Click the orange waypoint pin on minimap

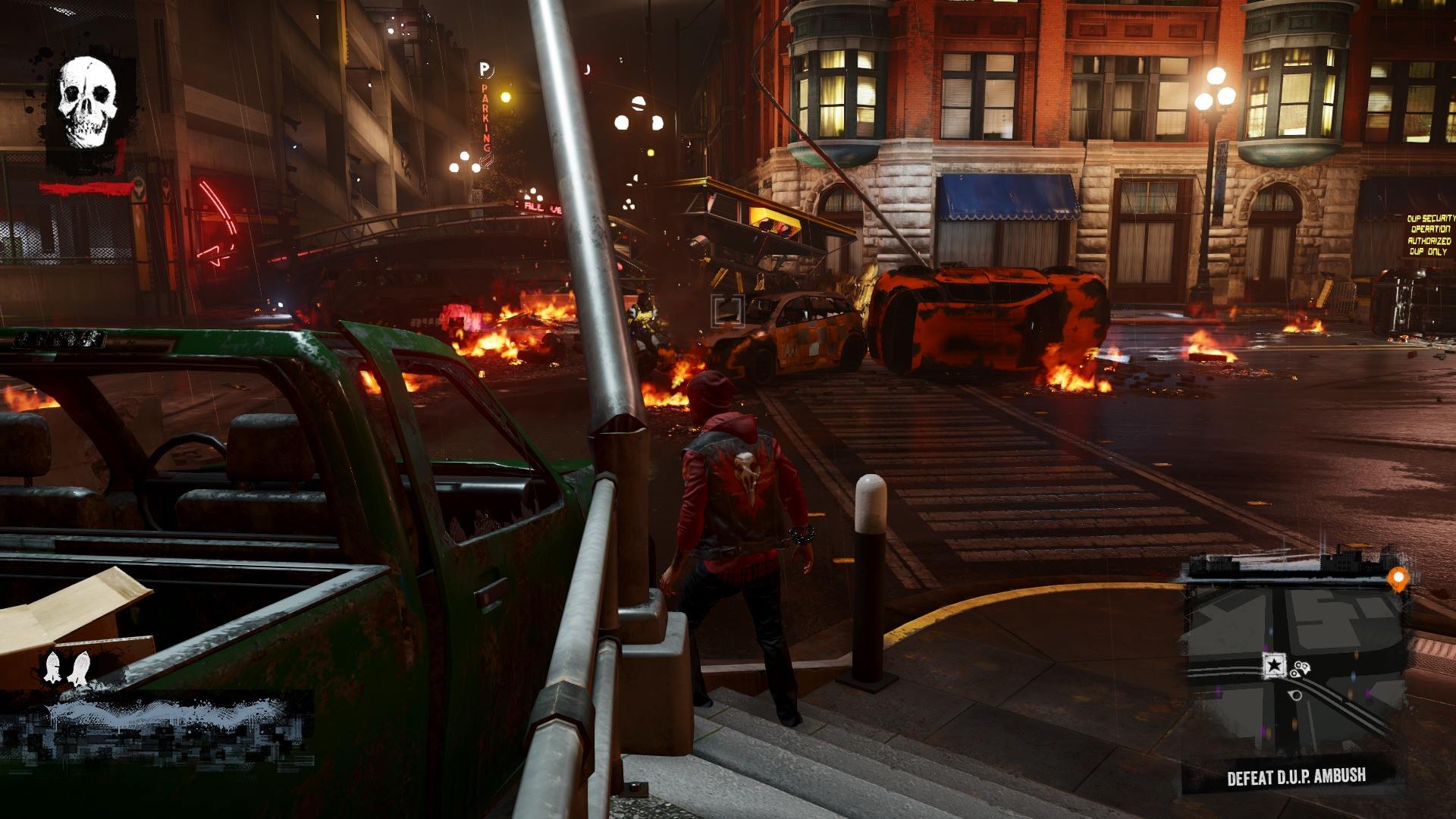tap(1398, 579)
